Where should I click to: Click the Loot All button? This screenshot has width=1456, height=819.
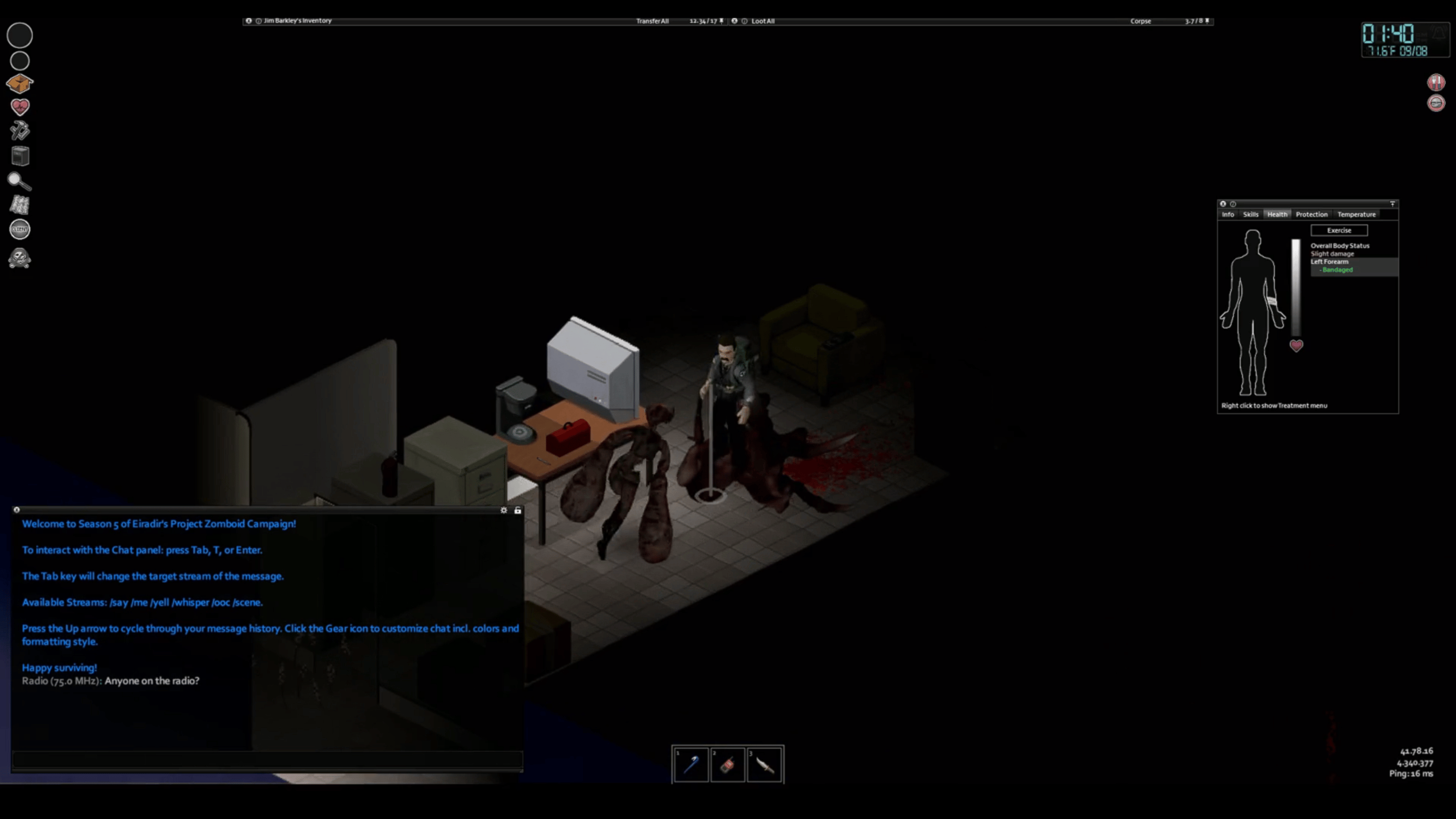pos(763,21)
